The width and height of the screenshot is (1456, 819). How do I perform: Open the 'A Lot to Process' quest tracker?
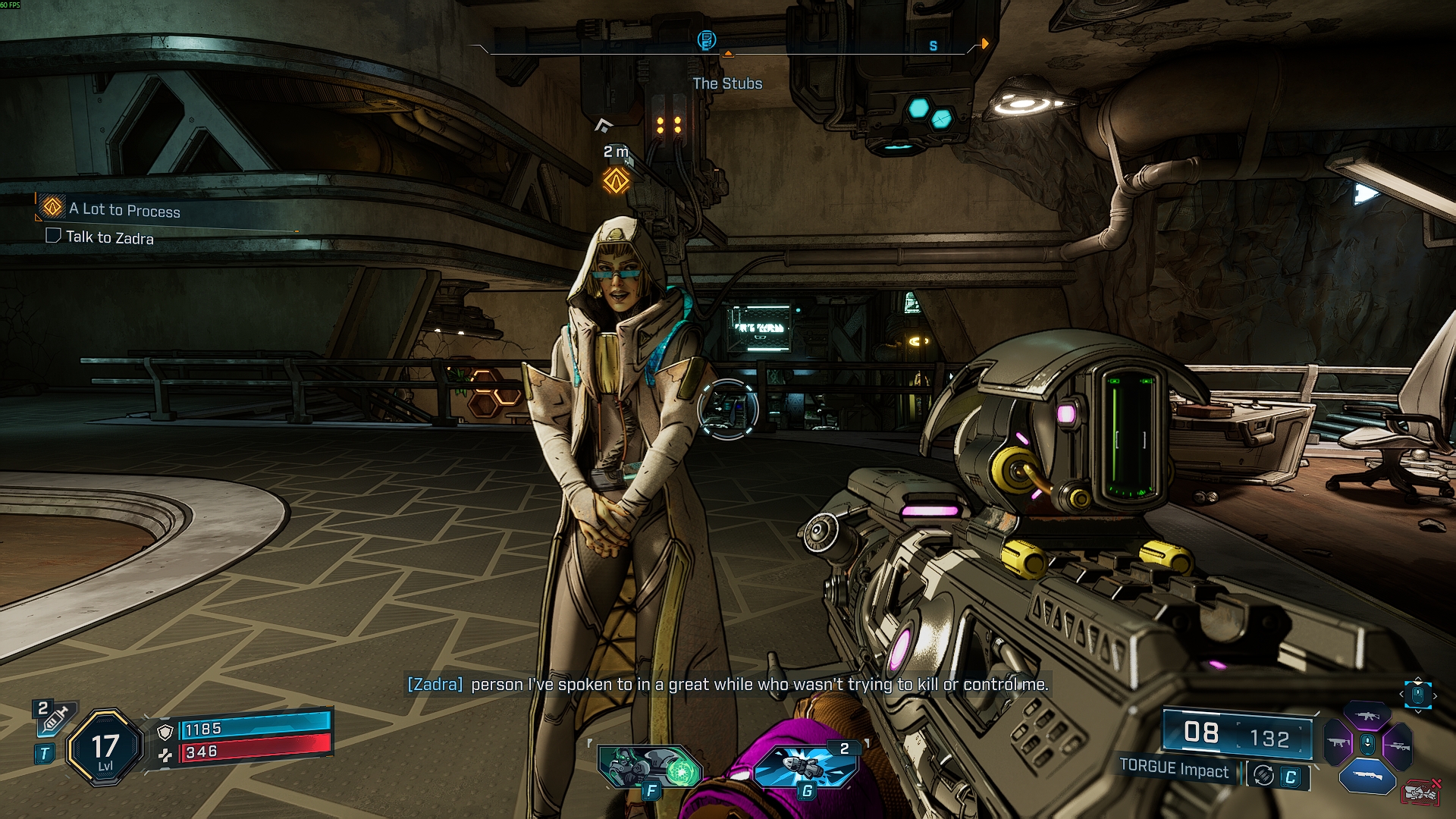click(124, 209)
